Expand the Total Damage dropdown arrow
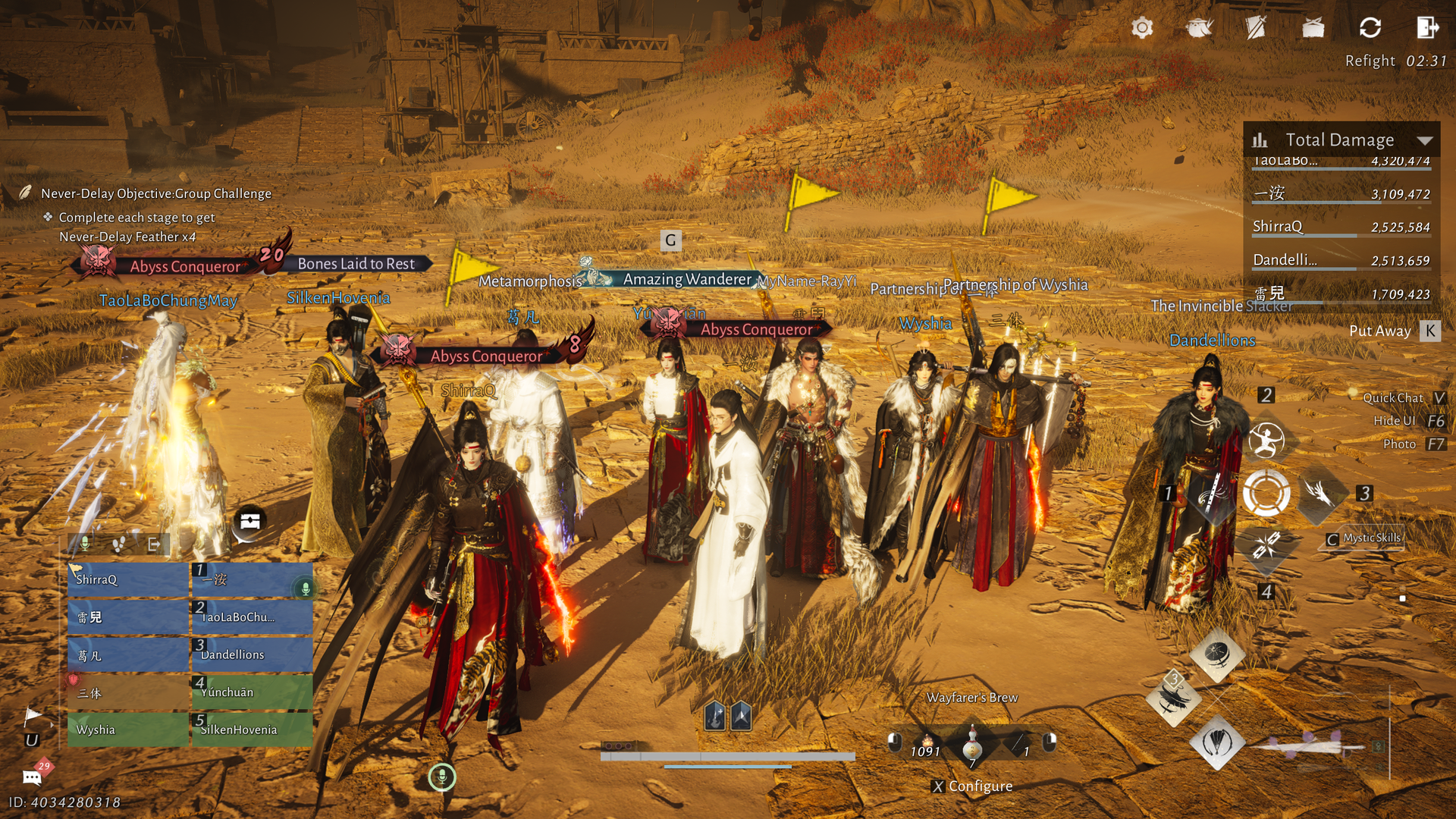The width and height of the screenshot is (1456, 819). pos(1425,140)
